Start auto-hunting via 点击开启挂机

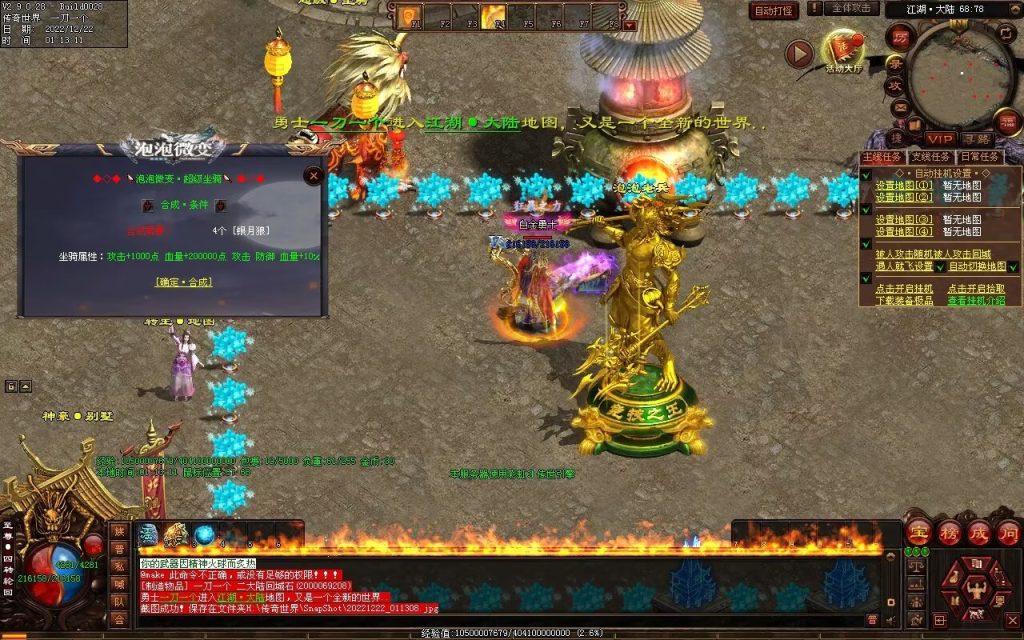(904, 288)
